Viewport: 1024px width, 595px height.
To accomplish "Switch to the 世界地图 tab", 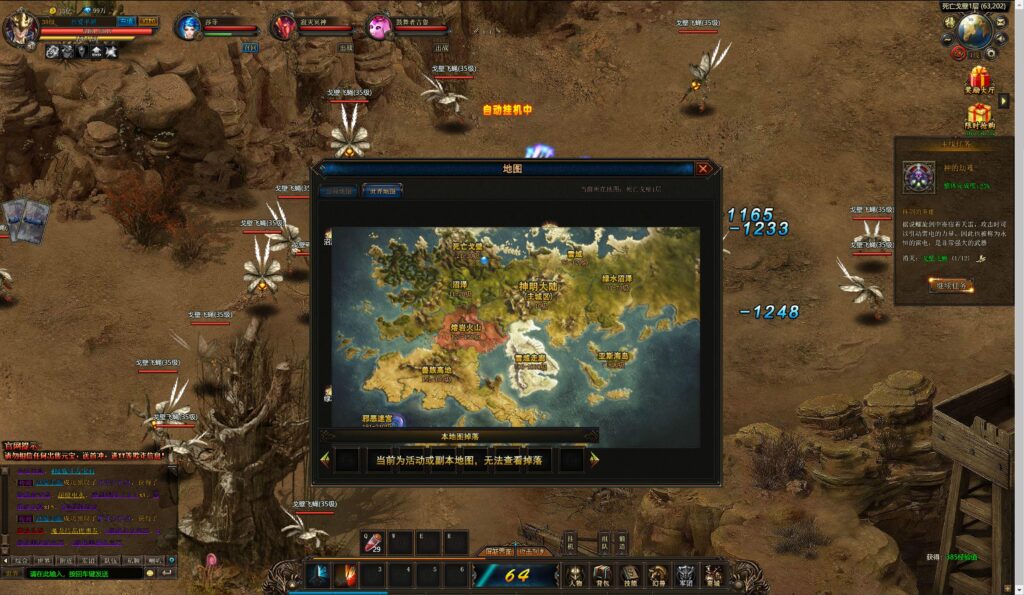I will click(382, 190).
